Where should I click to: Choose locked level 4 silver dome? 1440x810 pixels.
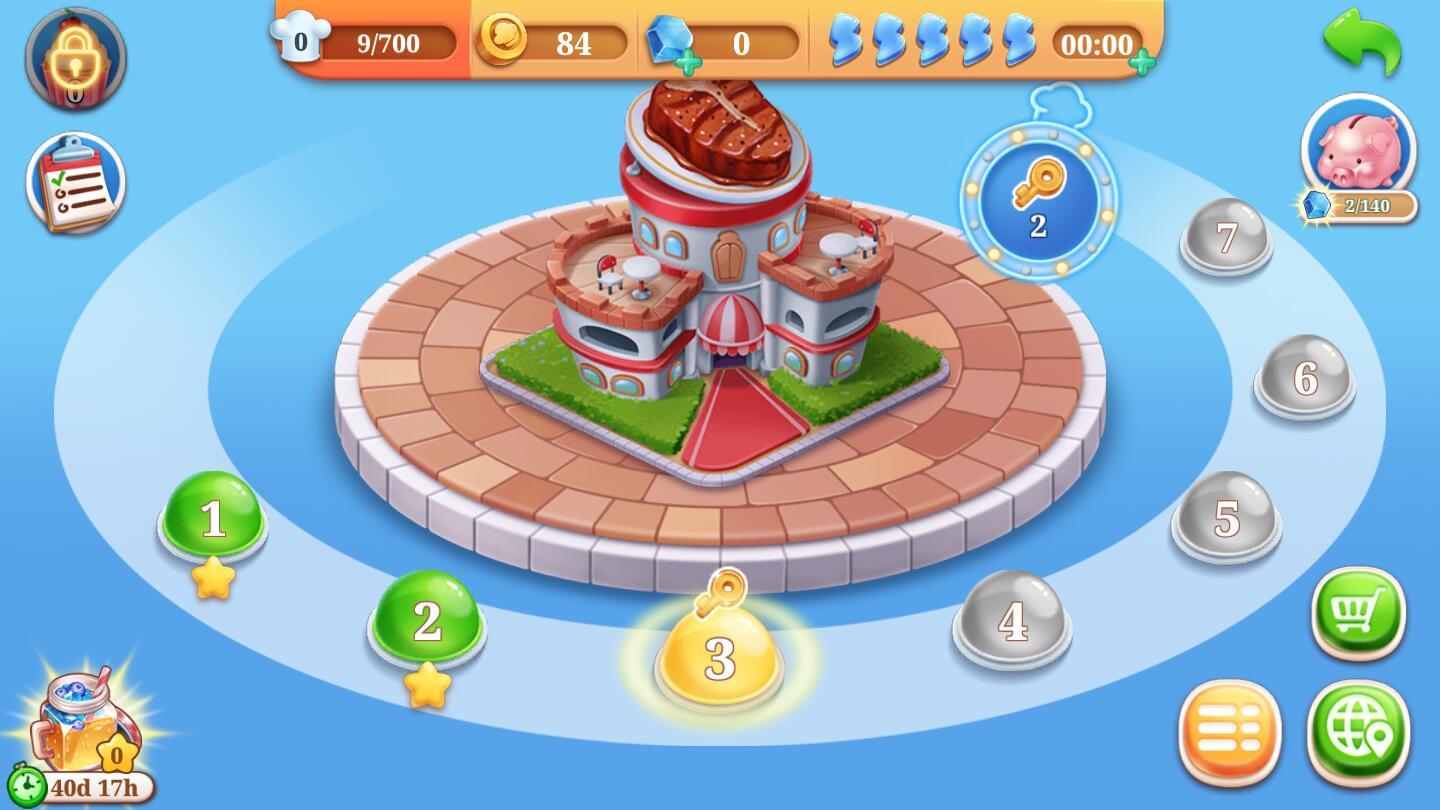click(1012, 620)
